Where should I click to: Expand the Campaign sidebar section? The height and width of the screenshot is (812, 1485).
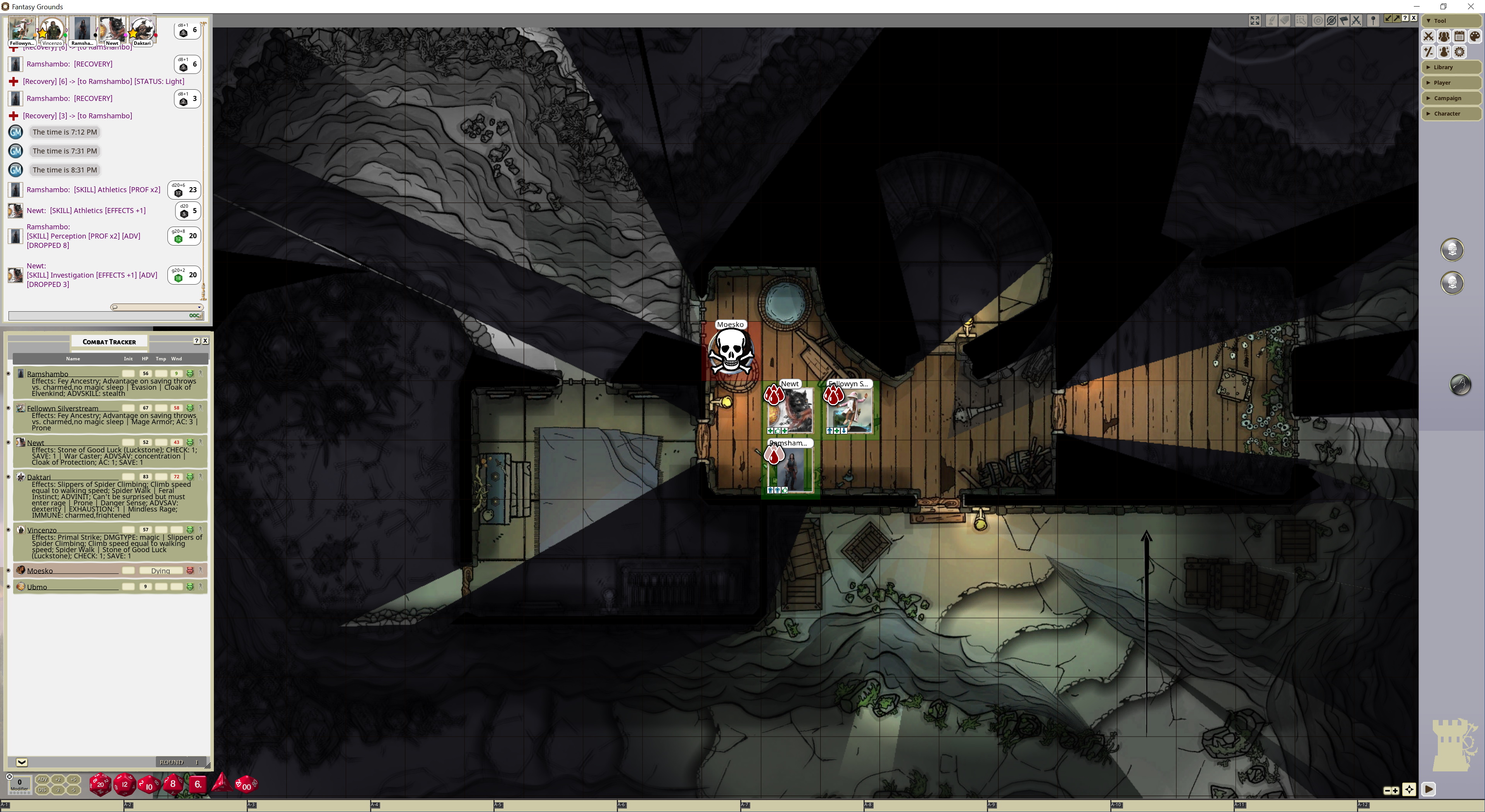[x=1451, y=99]
